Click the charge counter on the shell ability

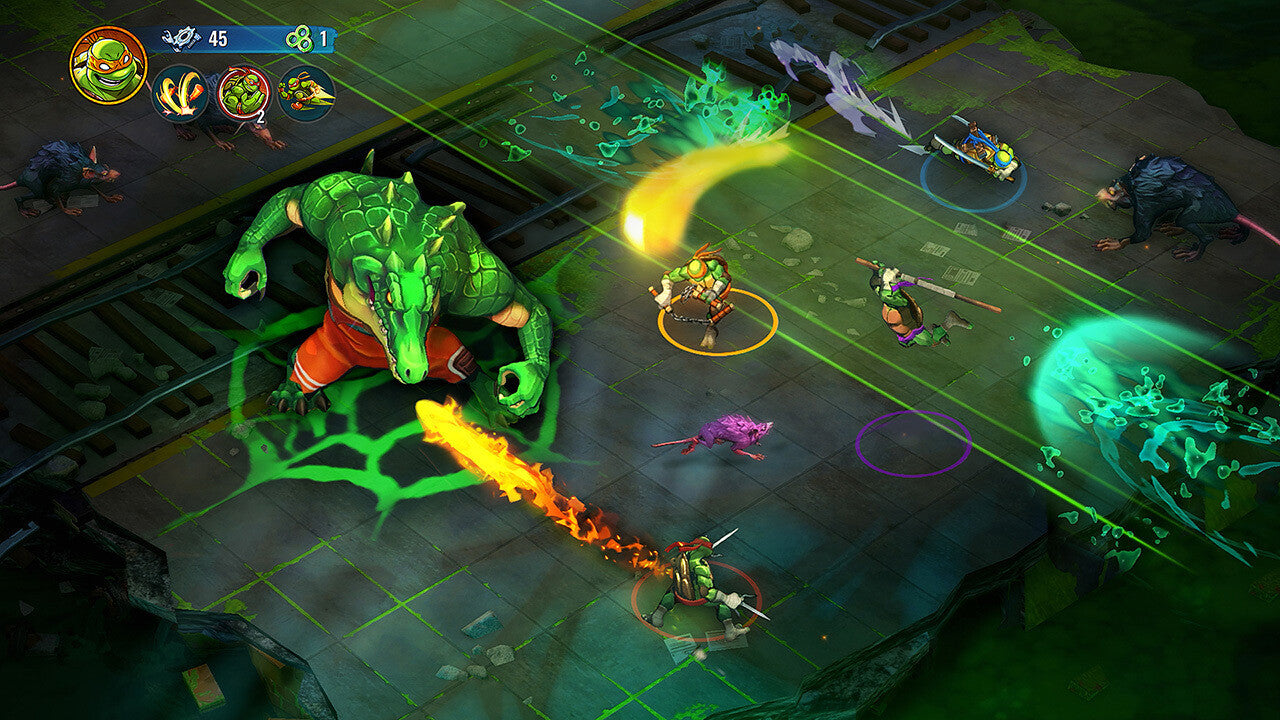(x=259, y=118)
